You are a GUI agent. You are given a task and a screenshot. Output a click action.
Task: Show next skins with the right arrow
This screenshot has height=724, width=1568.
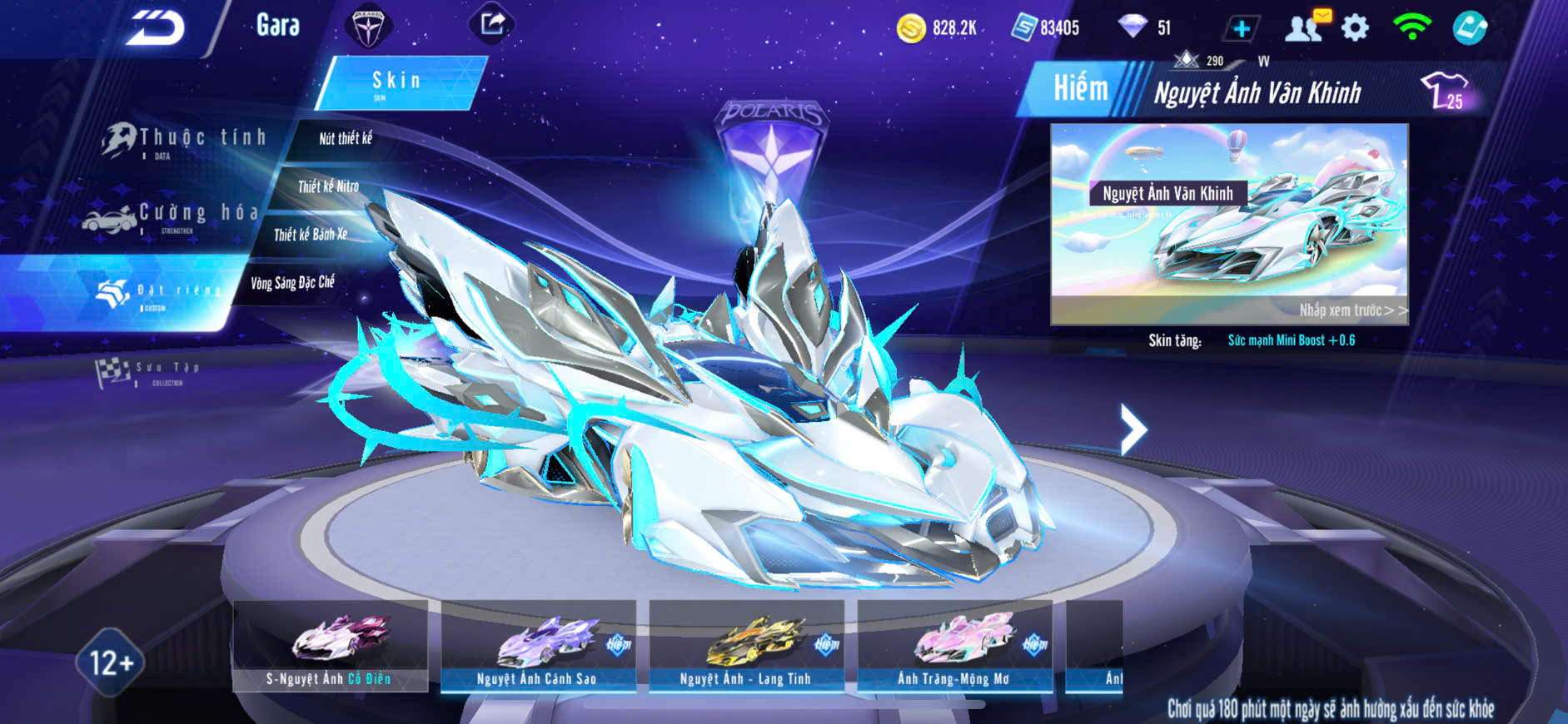[x=1132, y=429]
